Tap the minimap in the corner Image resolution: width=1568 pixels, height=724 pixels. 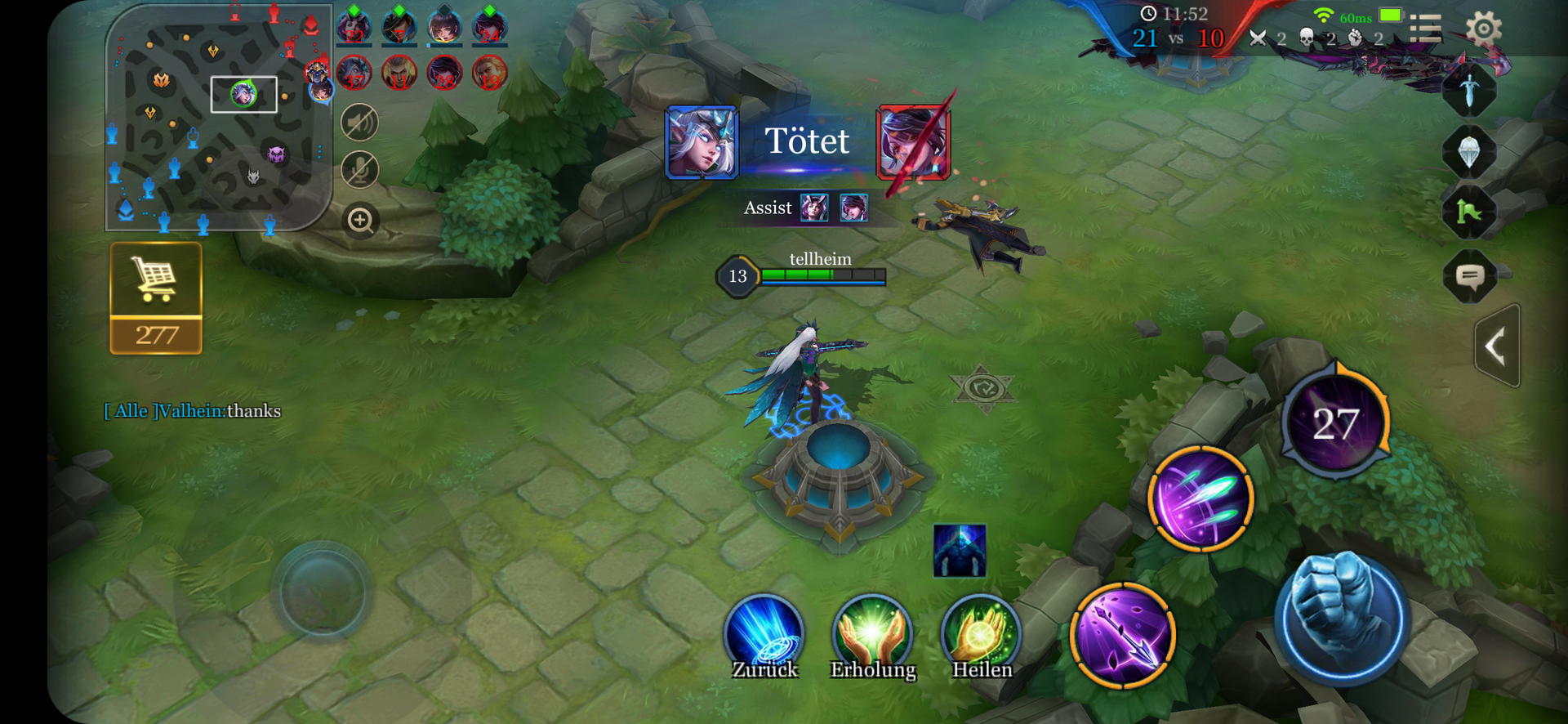pos(218,117)
